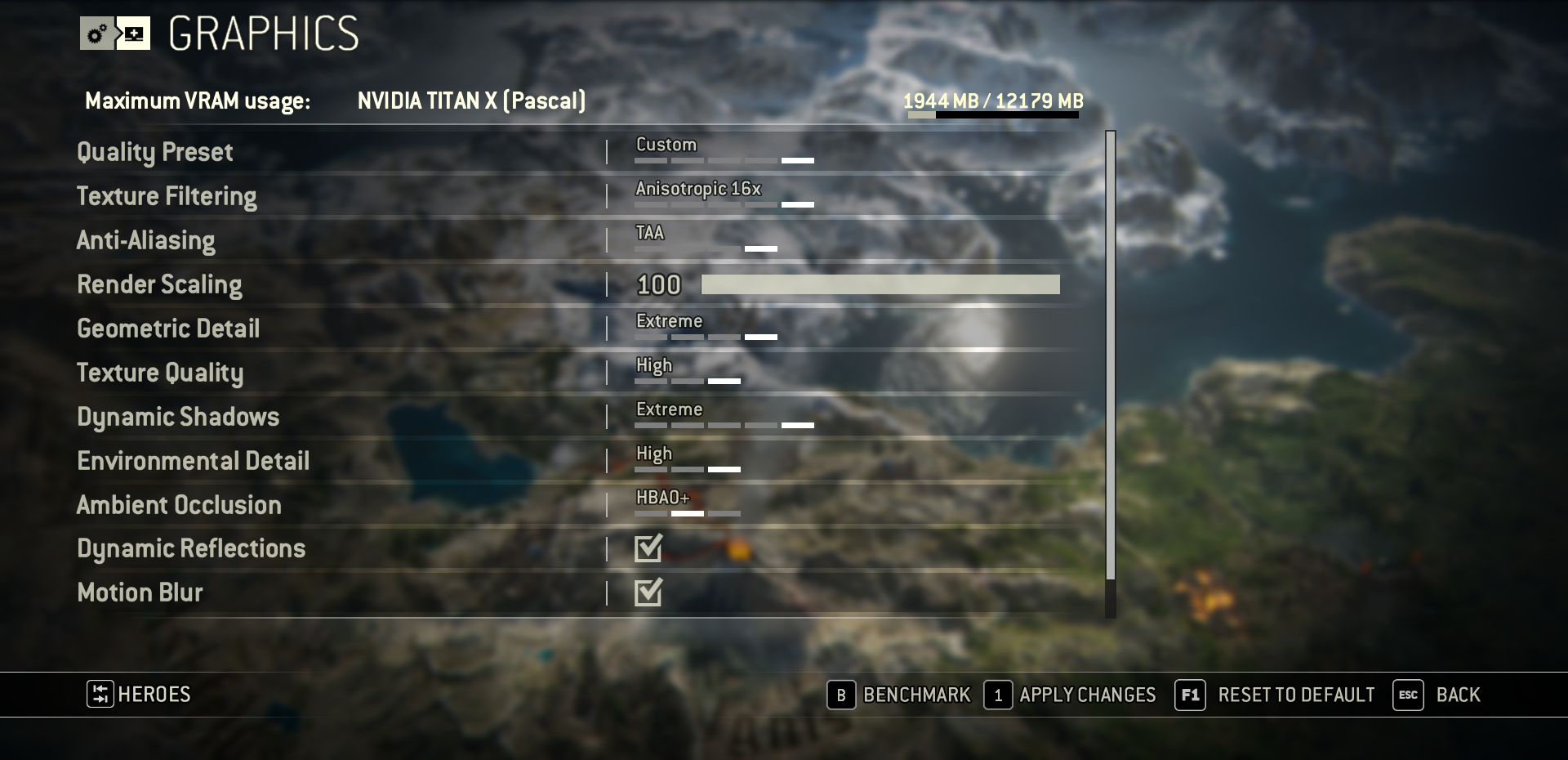Go Back from the Graphics menu
The width and height of the screenshot is (1568, 760).
click(x=1437, y=695)
